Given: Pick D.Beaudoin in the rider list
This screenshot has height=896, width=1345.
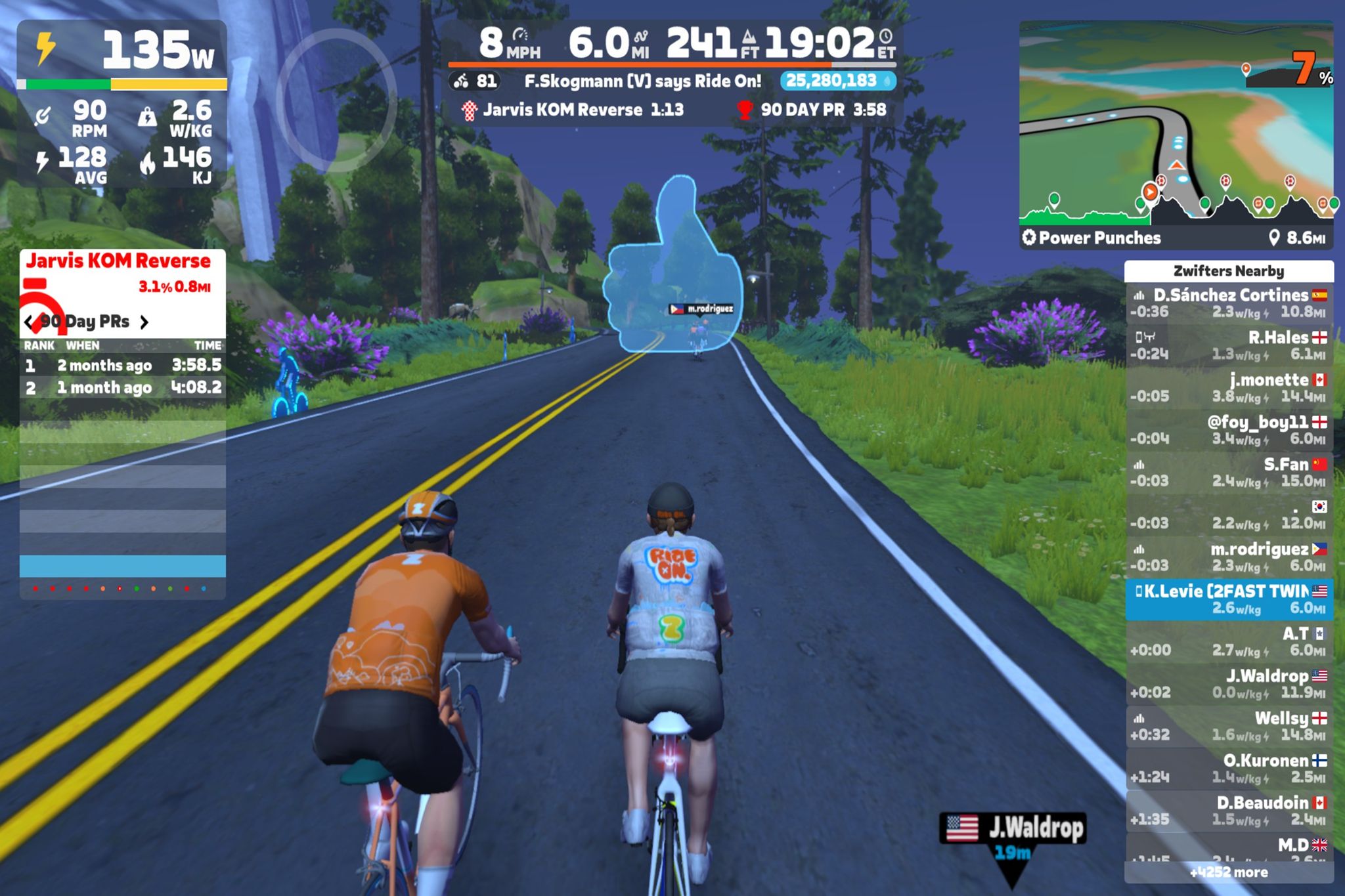Looking at the screenshot, I should click(1228, 811).
